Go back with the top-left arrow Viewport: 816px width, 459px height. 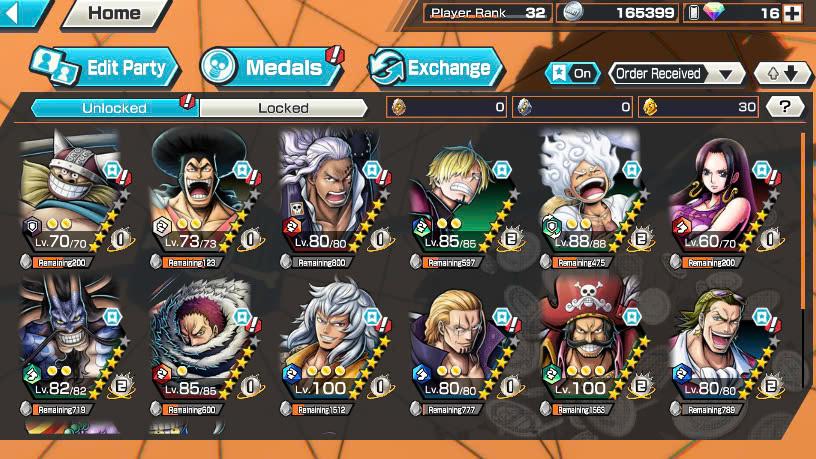tap(22, 14)
